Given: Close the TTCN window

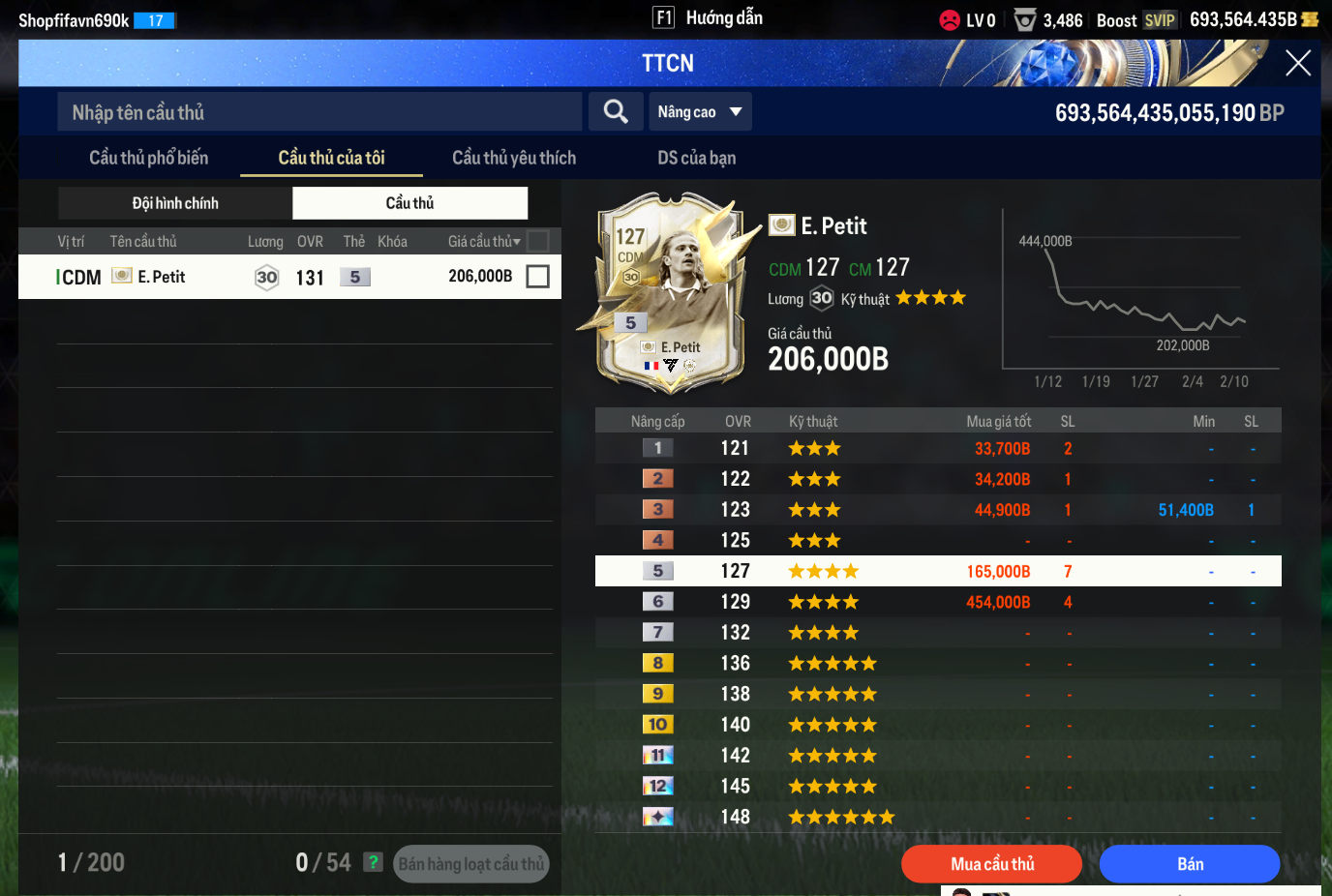Looking at the screenshot, I should click(x=1297, y=64).
